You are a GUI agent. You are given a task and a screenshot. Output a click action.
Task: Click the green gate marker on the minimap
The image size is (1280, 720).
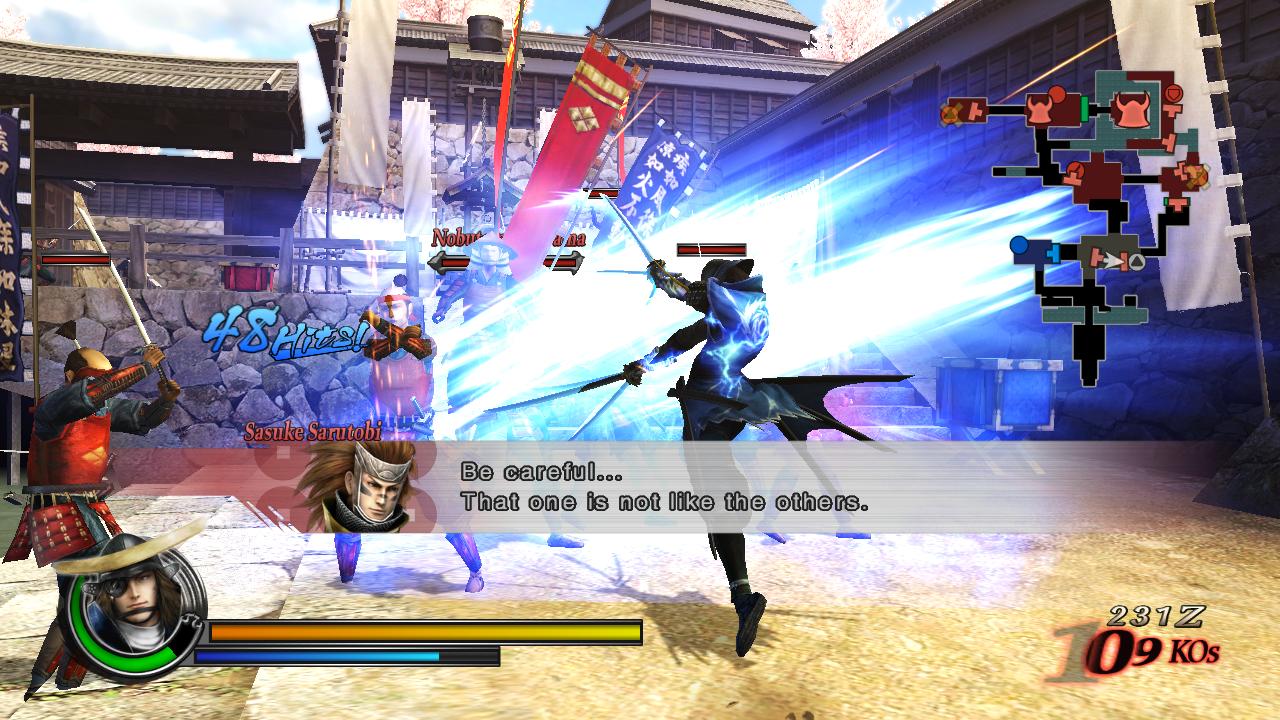pyautogui.click(x=1082, y=110)
